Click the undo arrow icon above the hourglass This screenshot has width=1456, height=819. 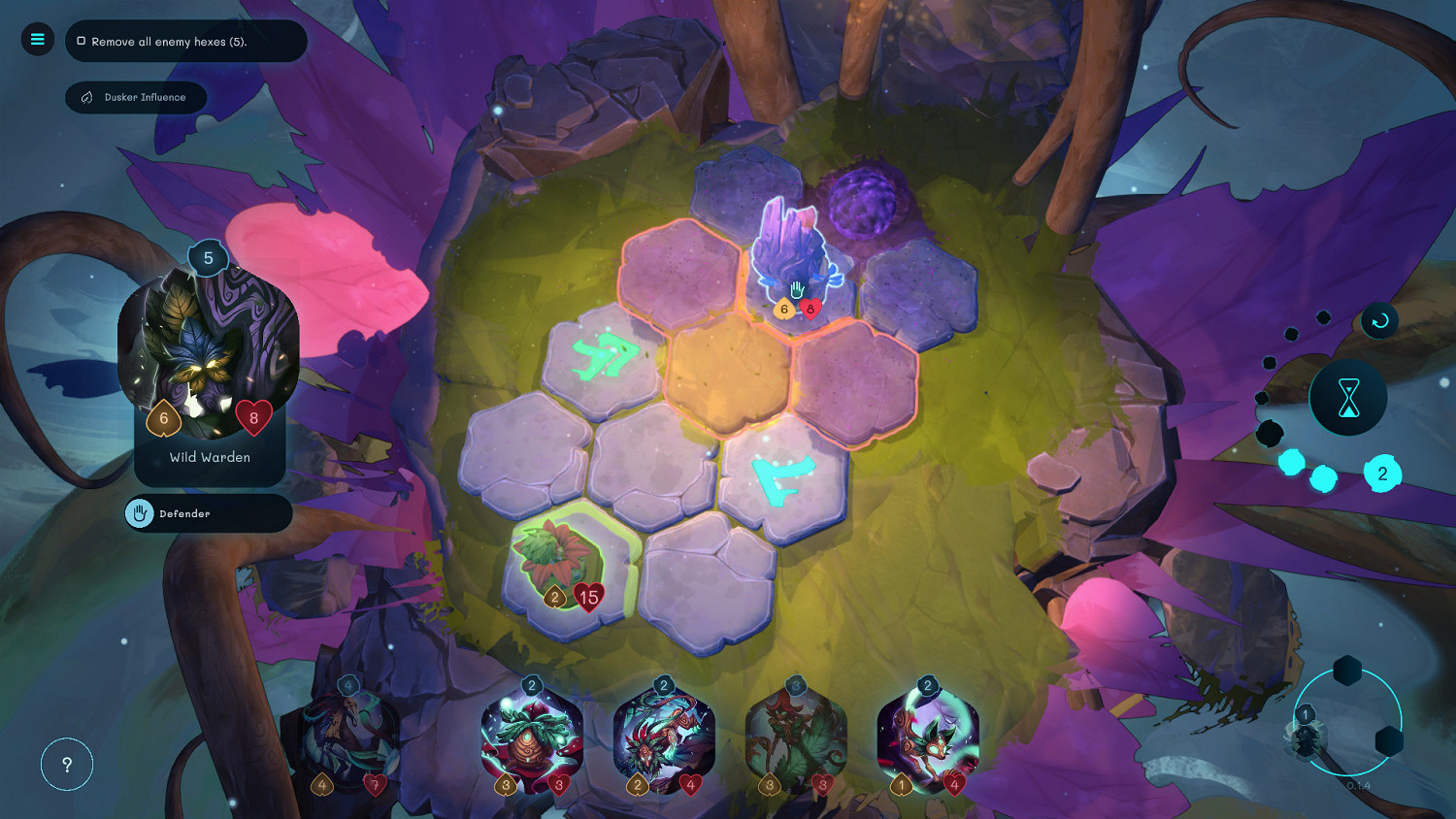(x=1379, y=320)
